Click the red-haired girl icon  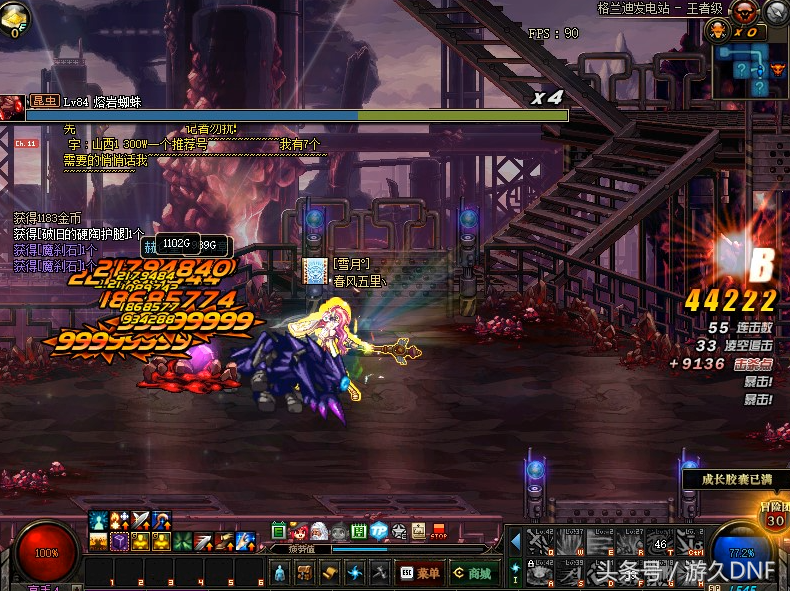(299, 532)
